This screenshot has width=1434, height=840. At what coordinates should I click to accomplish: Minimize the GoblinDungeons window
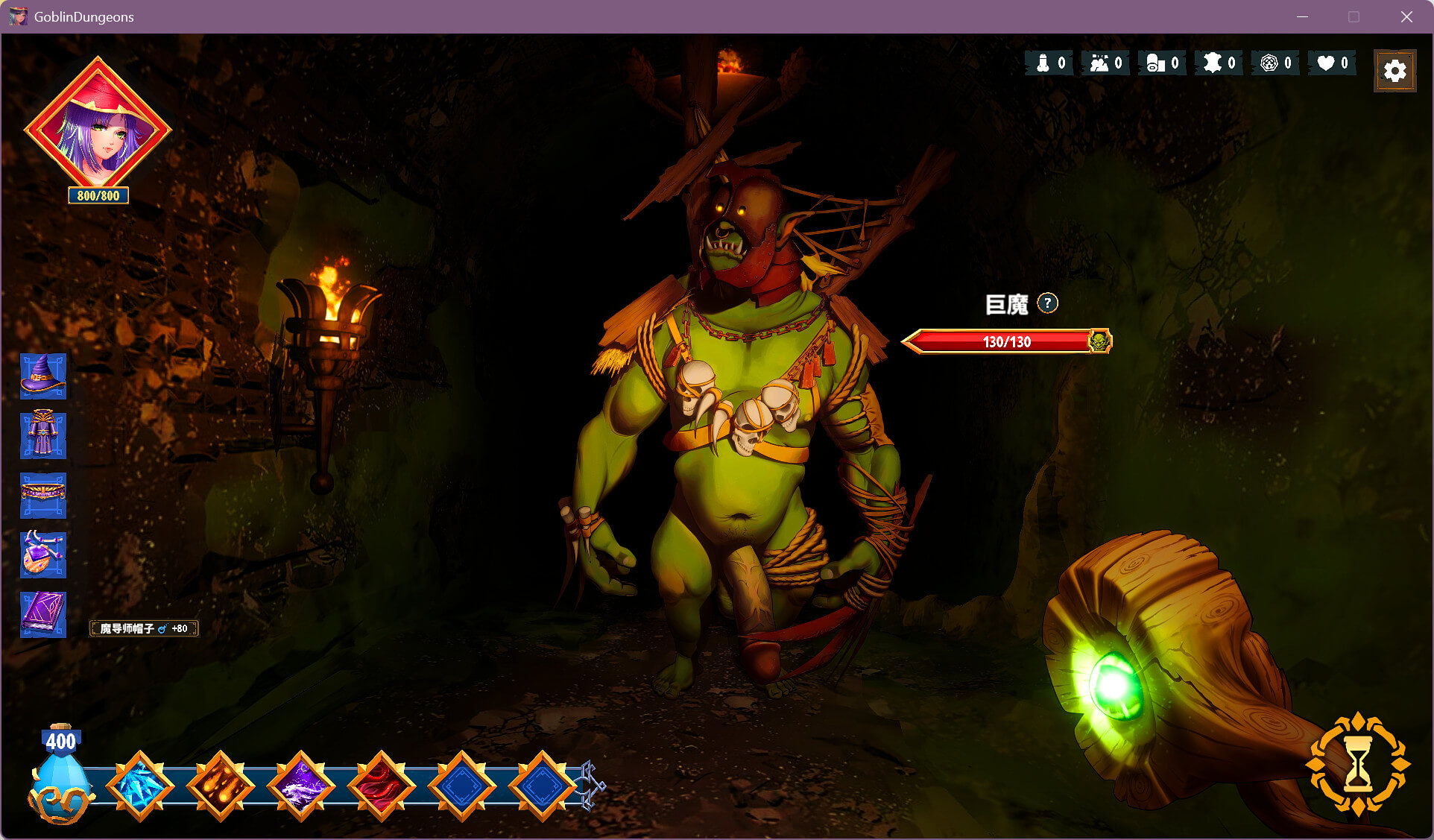pos(1302,16)
